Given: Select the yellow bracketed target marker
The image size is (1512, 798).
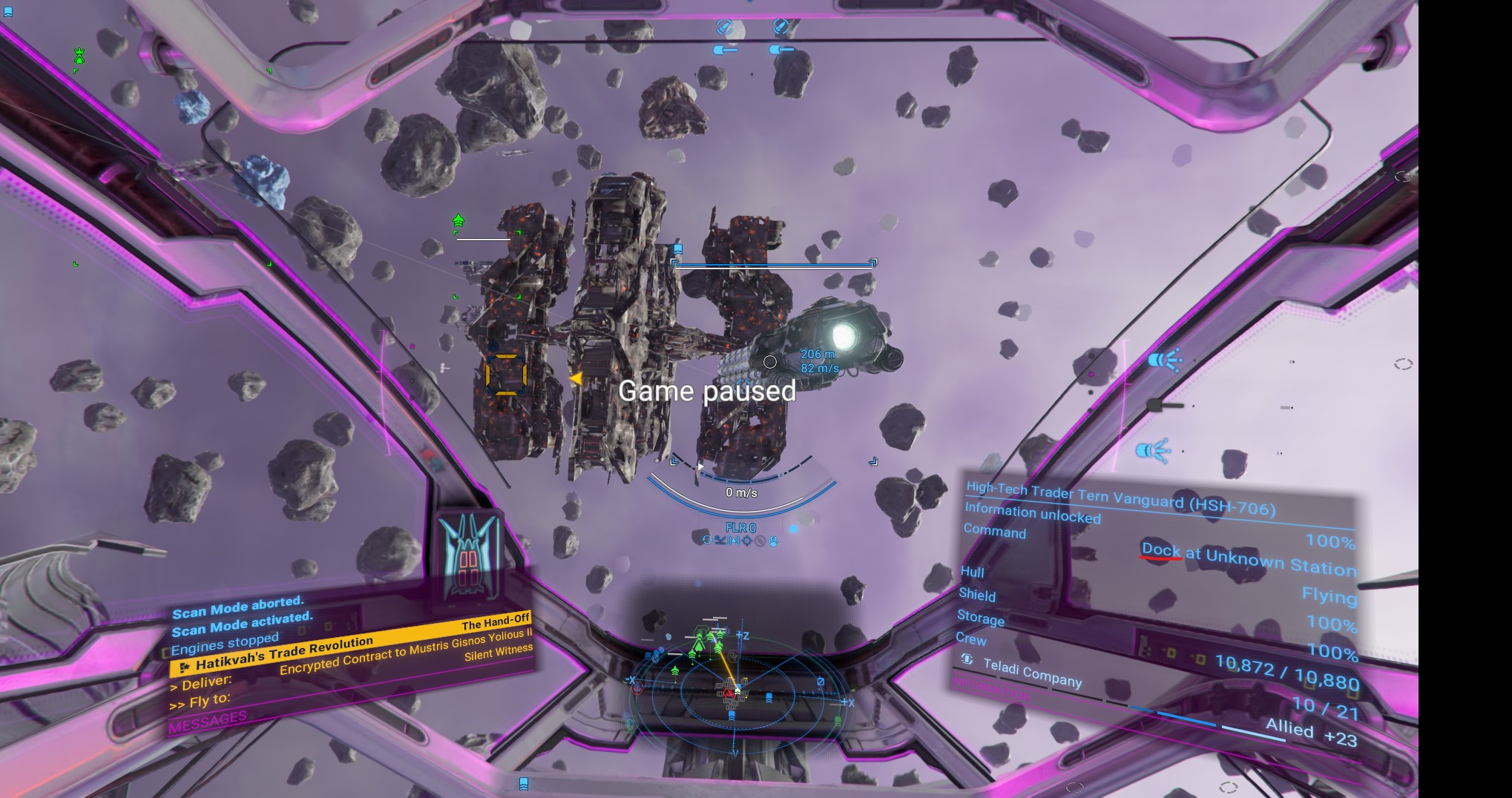Looking at the screenshot, I should [x=506, y=374].
